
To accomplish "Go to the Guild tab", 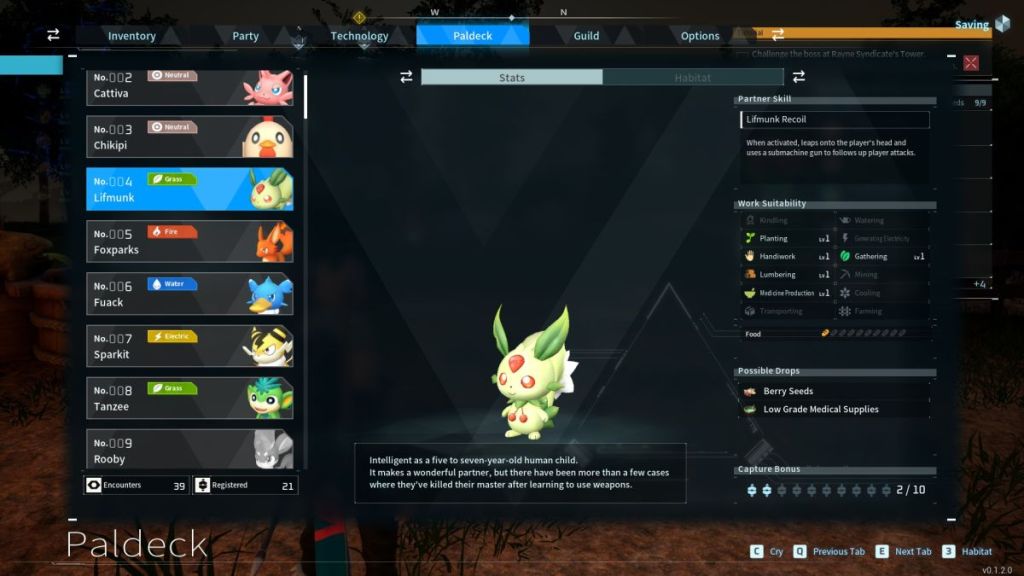I will (586, 36).
